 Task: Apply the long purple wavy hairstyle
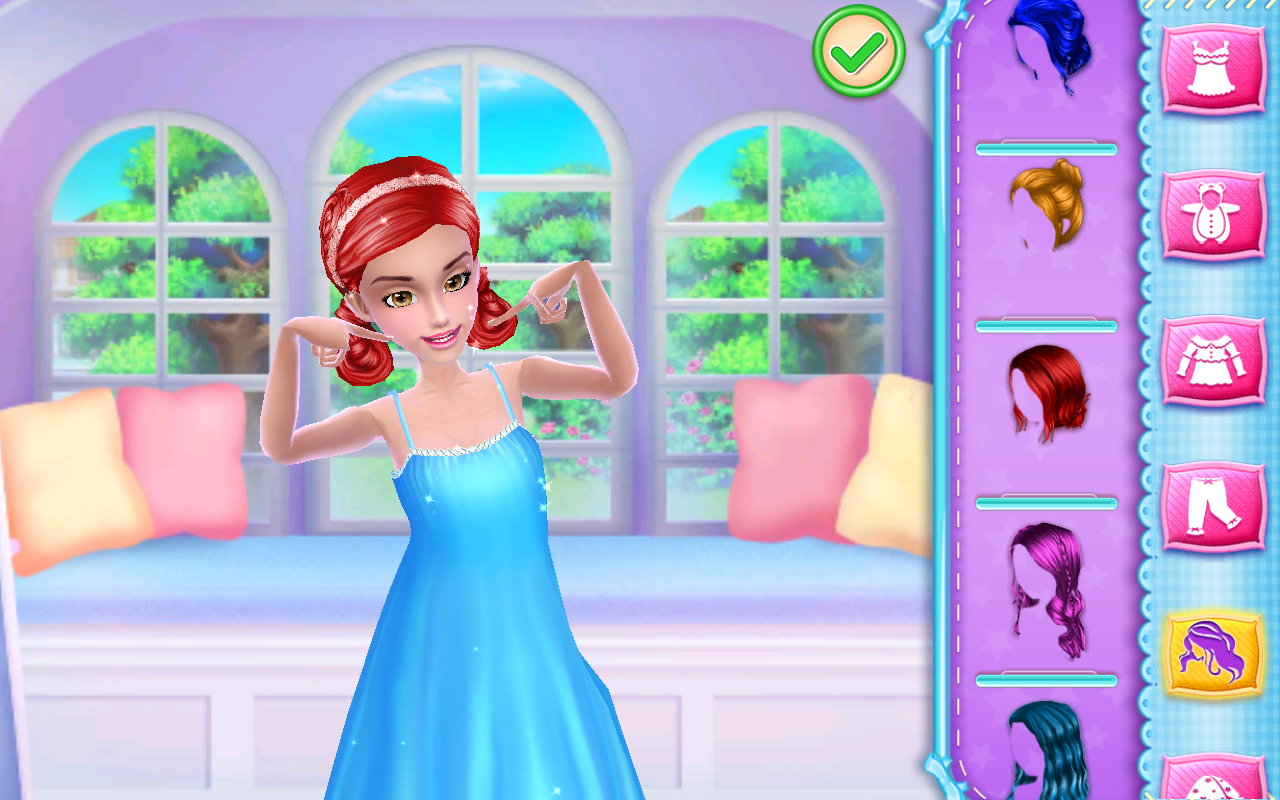1046,590
